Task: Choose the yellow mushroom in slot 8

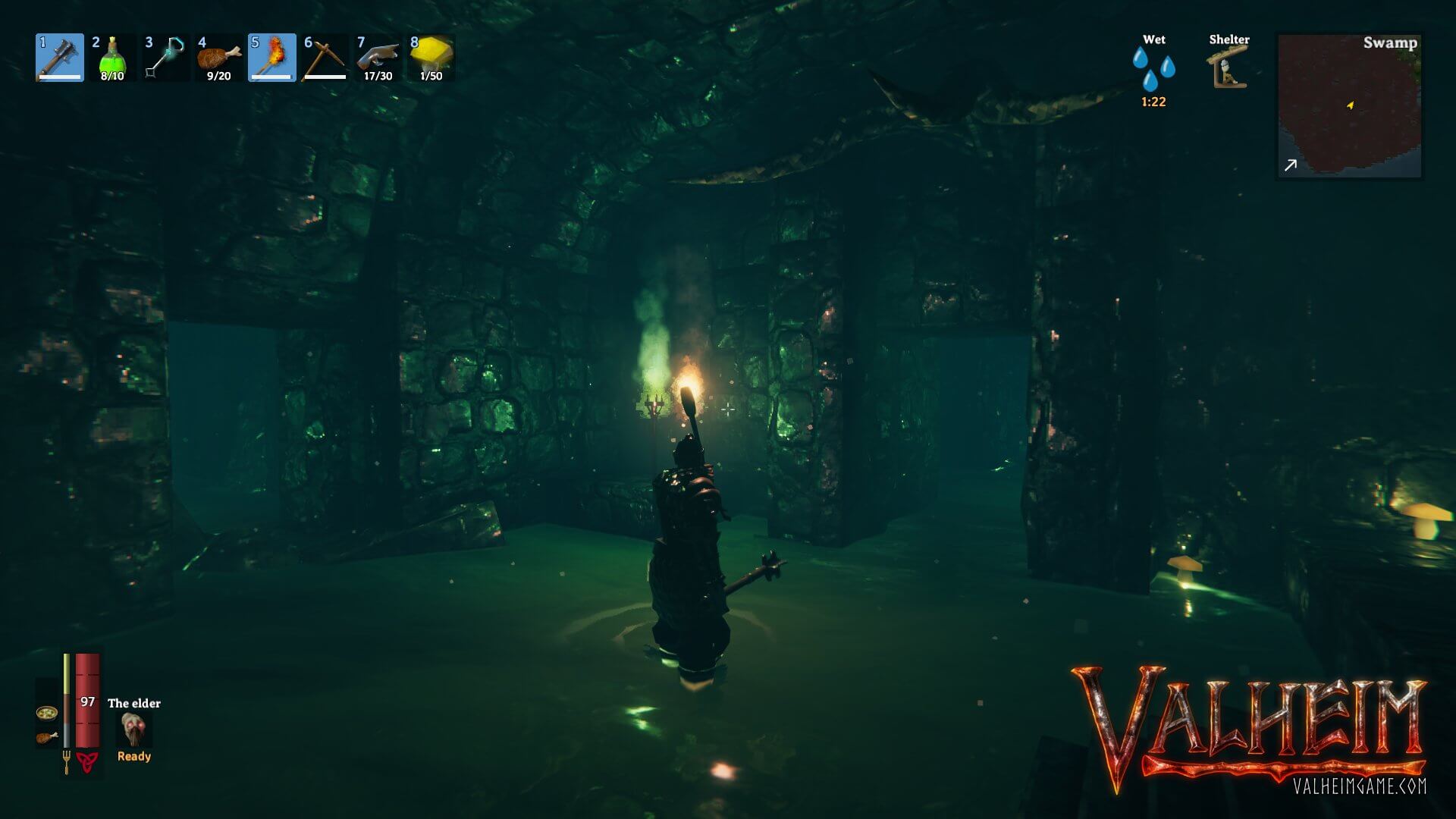Action: tap(431, 58)
